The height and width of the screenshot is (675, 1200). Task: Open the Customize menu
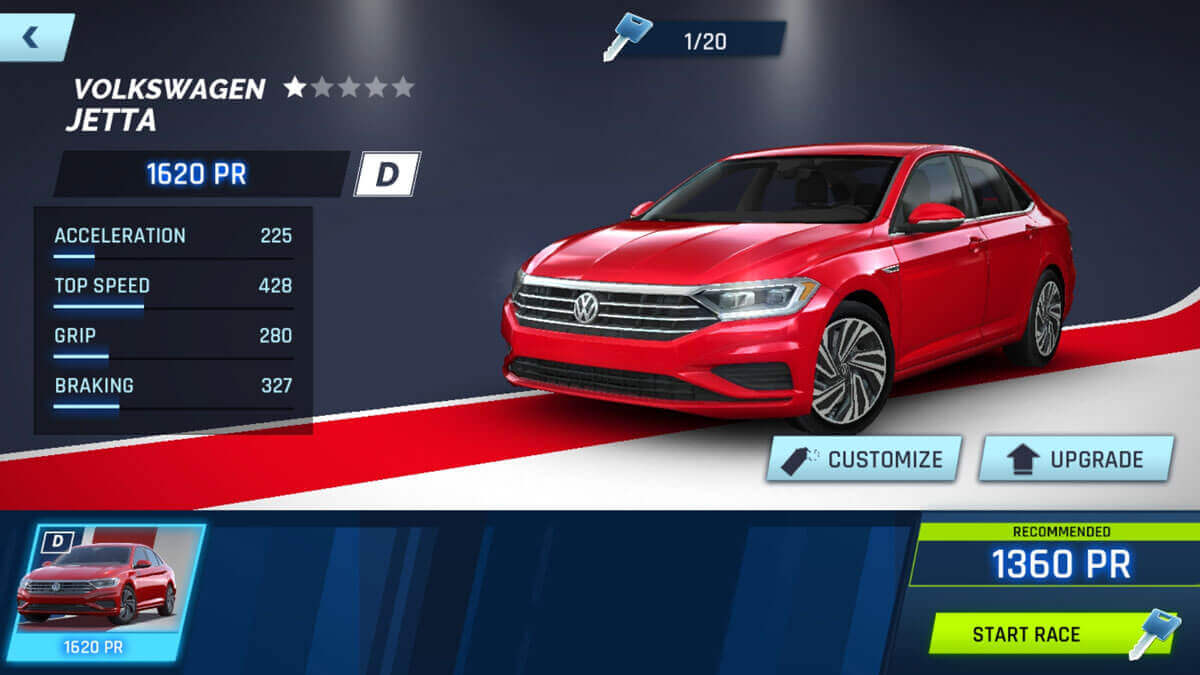pos(864,459)
